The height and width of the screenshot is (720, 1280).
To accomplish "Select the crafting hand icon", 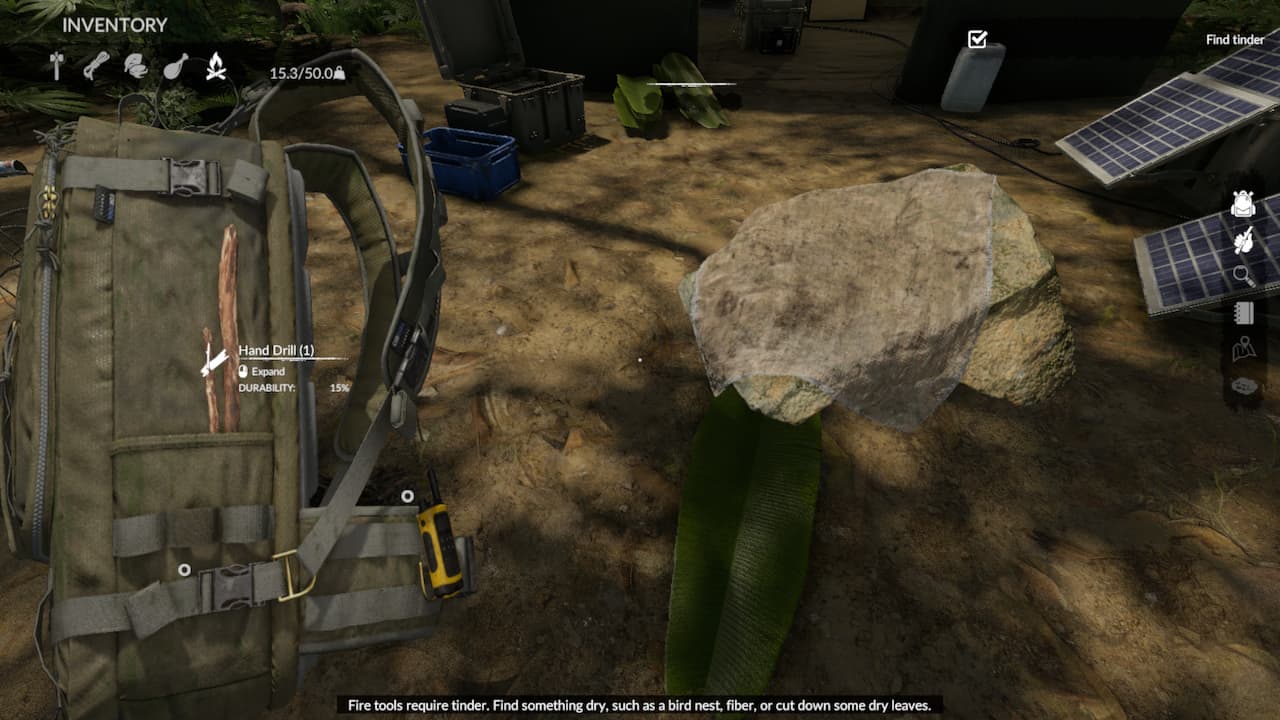I will tap(1243, 244).
